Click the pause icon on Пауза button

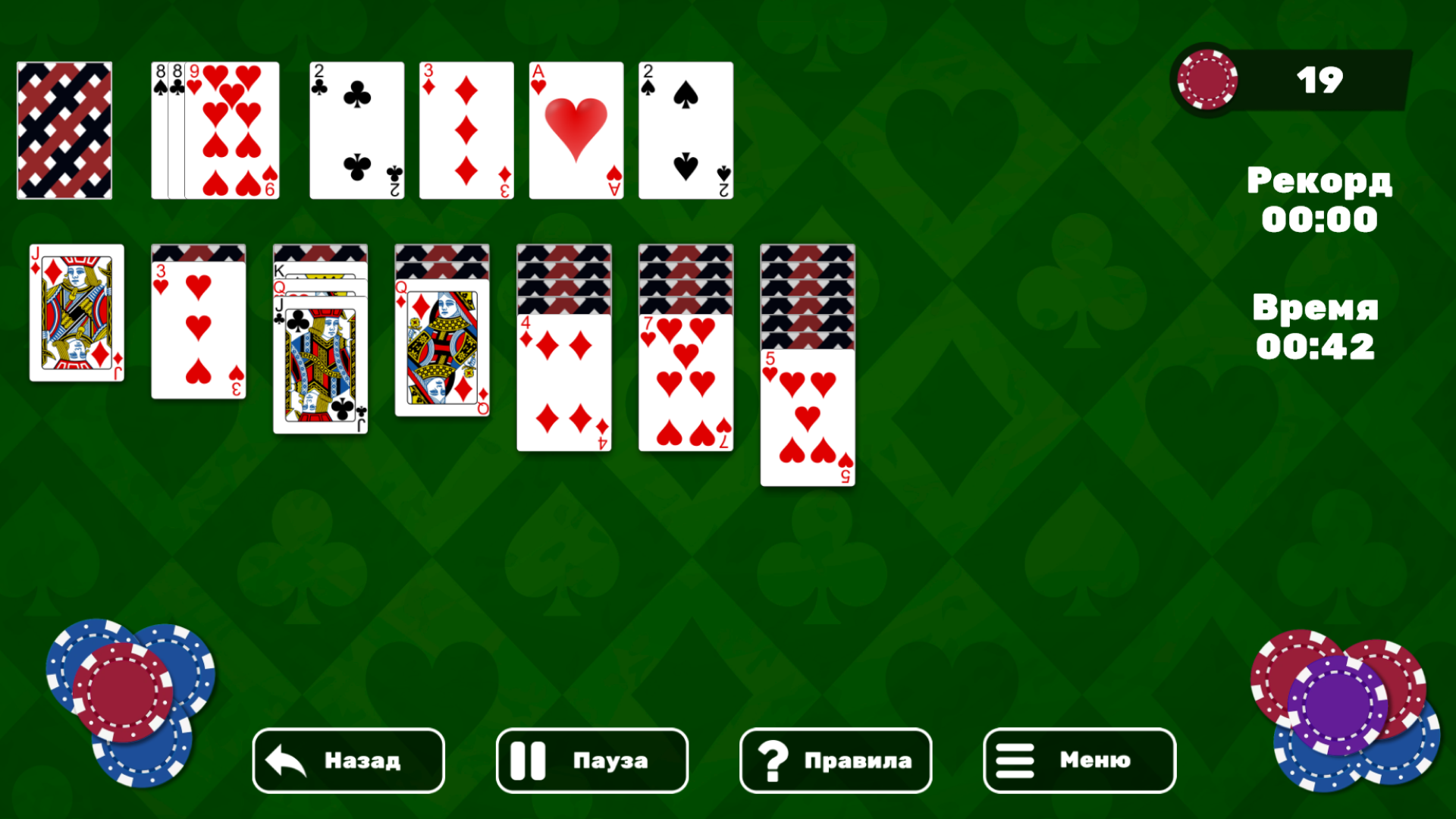529,761
